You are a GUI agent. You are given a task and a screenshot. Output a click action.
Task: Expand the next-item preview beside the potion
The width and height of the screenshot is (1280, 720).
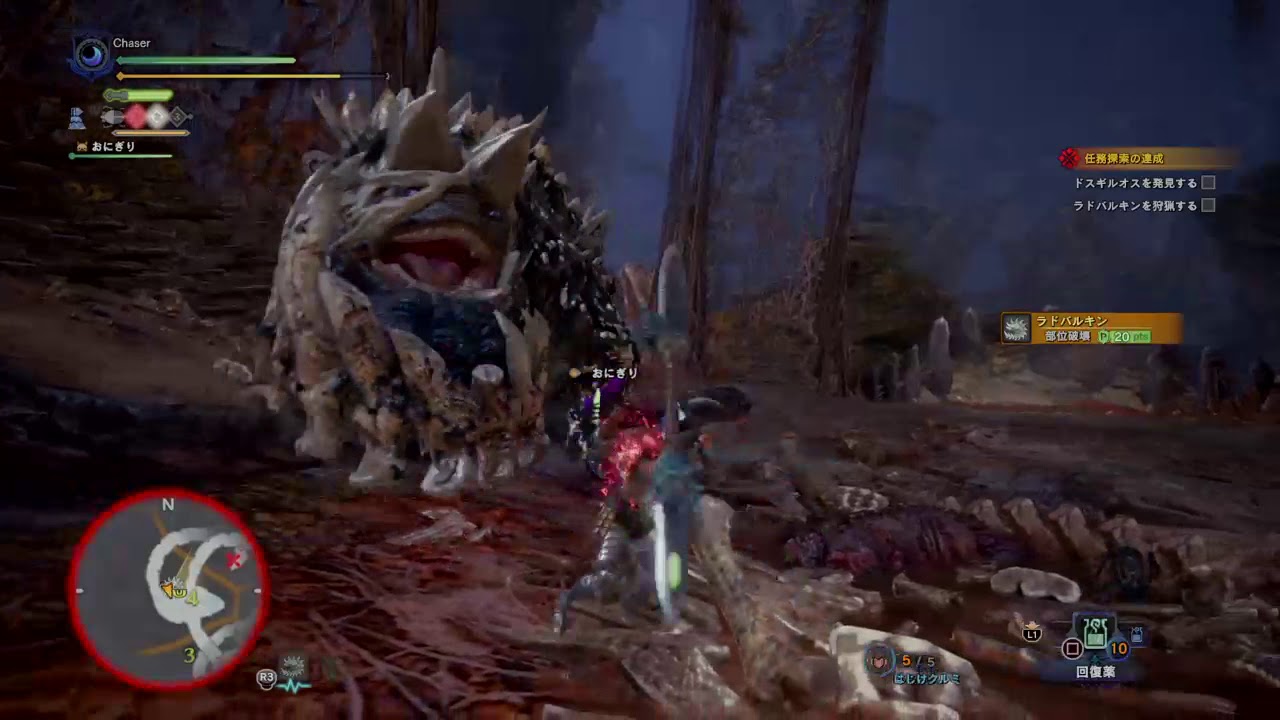(x=1137, y=634)
